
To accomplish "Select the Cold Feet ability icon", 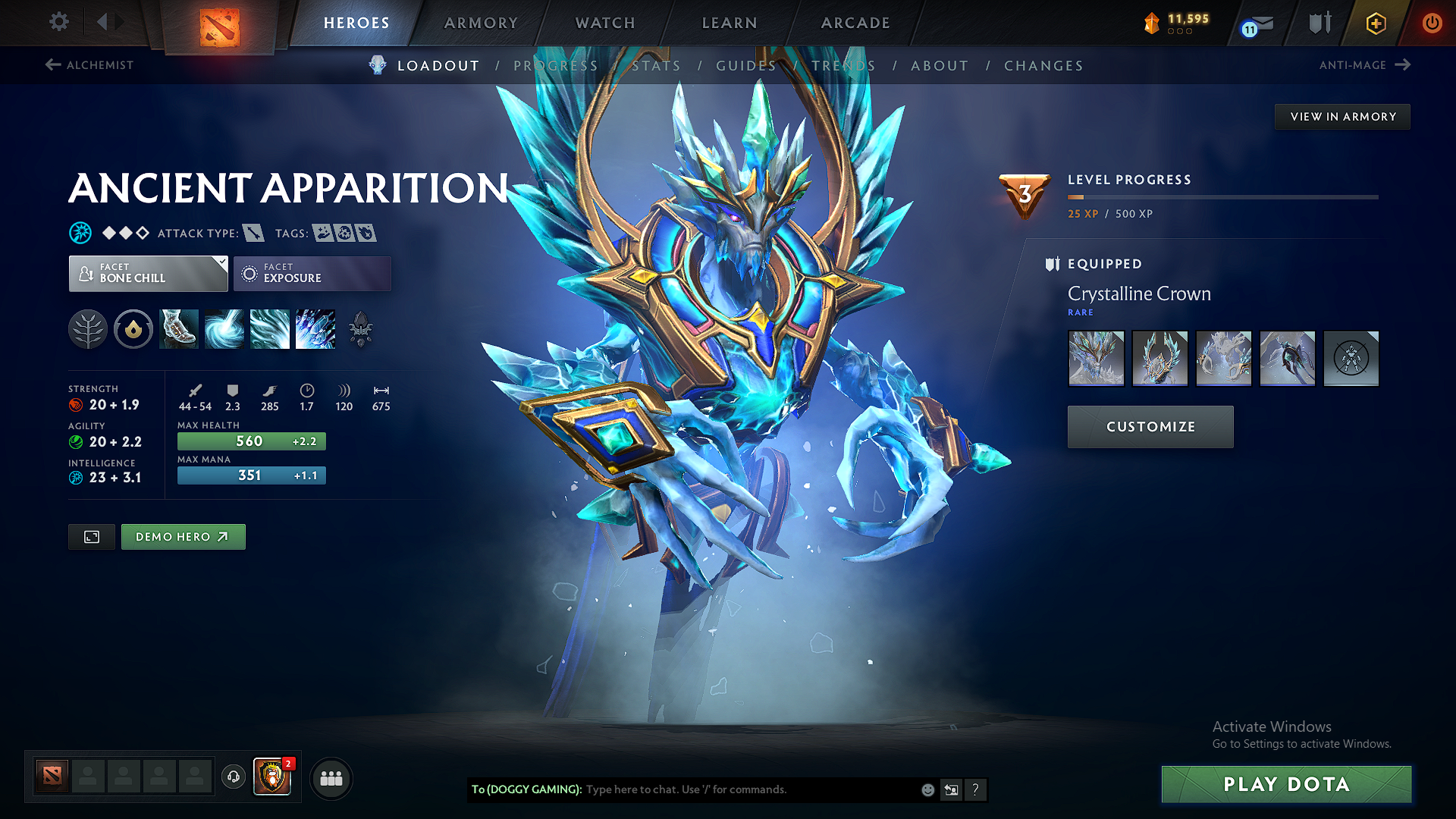I will pyautogui.click(x=179, y=329).
